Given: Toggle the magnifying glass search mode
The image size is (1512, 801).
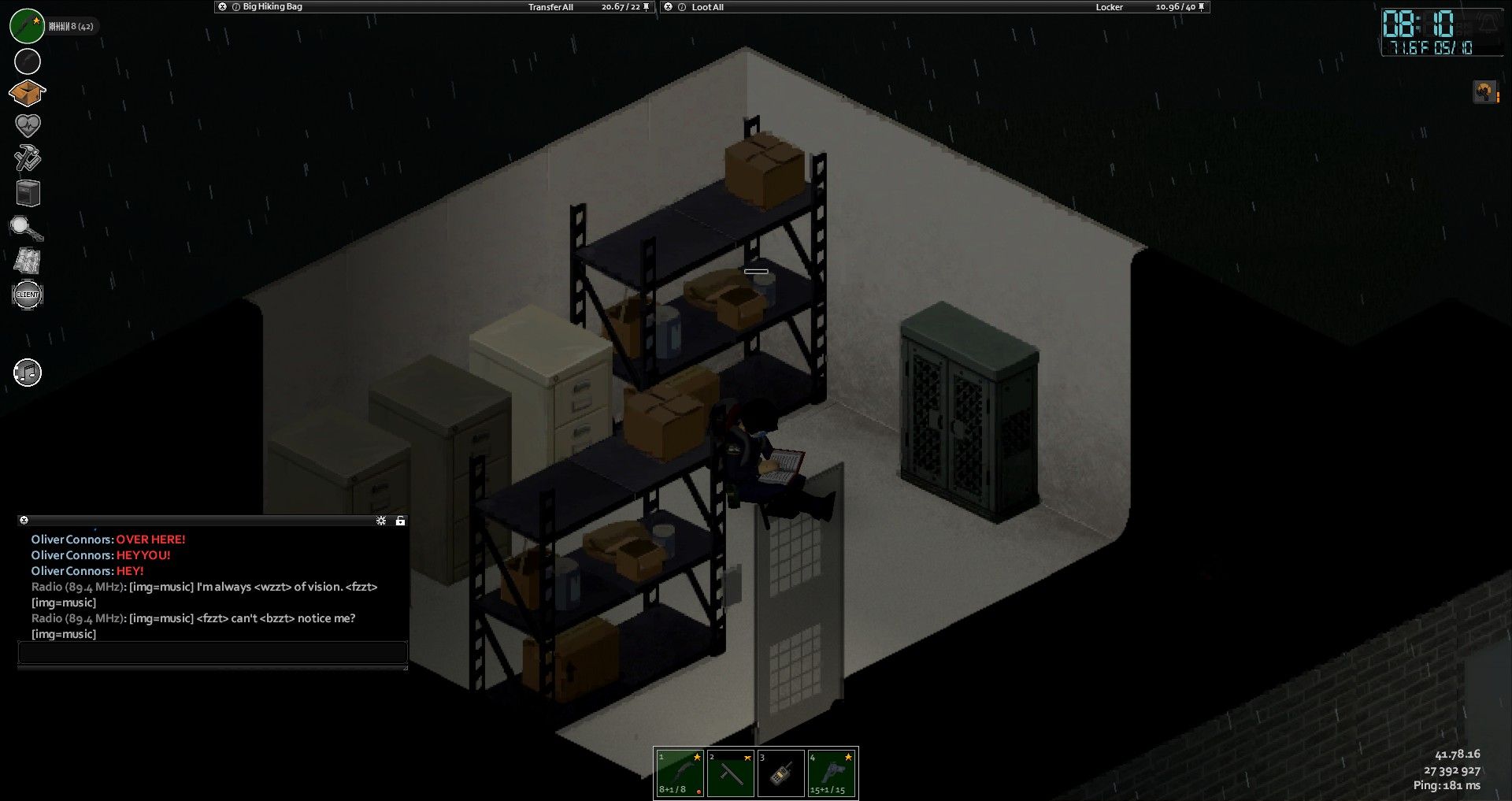Looking at the screenshot, I should pyautogui.click(x=26, y=228).
